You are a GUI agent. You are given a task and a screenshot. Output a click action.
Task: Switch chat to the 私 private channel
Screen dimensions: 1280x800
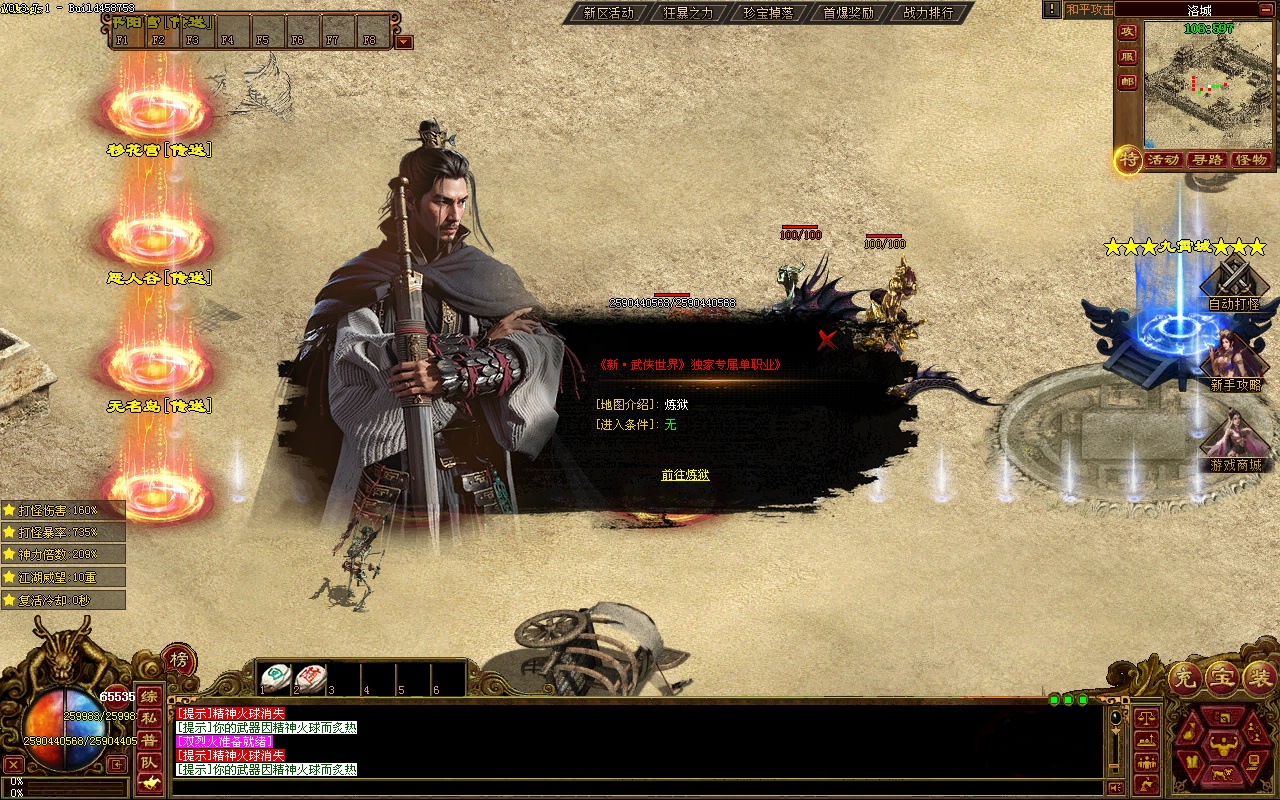click(x=149, y=718)
